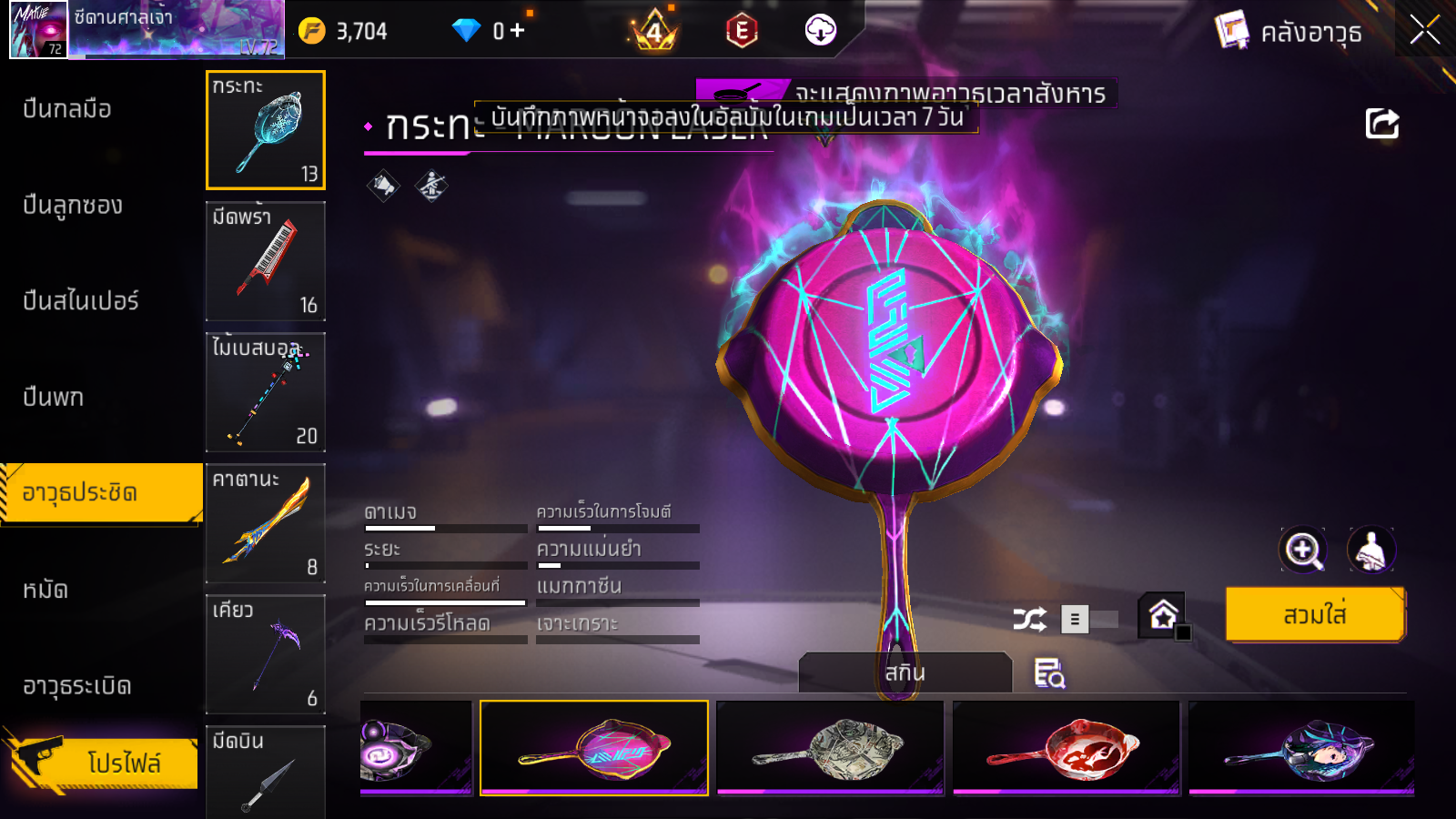Viewport: 1456px width, 819px height.
Task: Add diamonds with the plus button
Action: (517, 31)
